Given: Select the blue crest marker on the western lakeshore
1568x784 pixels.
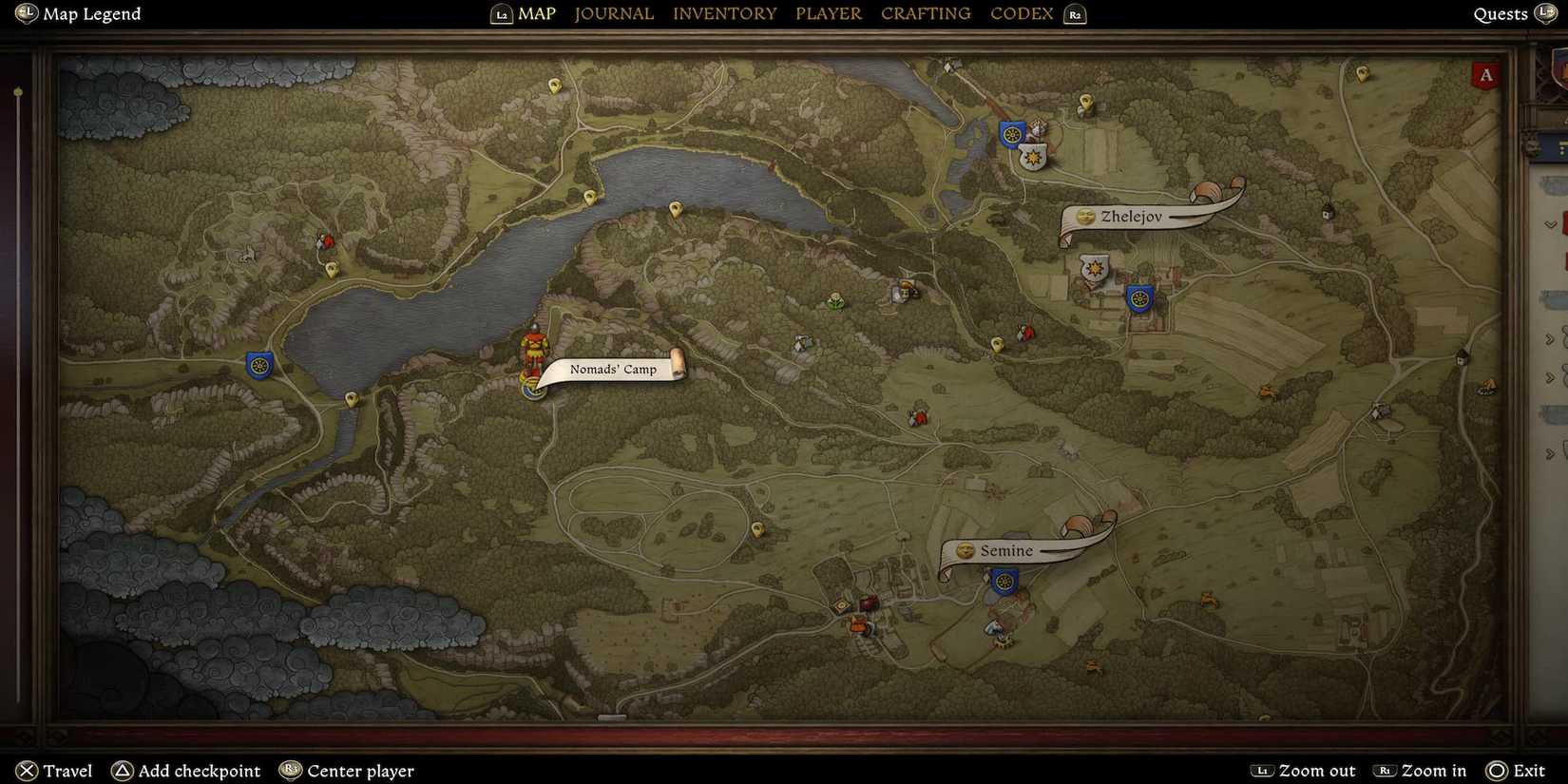Looking at the screenshot, I should point(259,364).
